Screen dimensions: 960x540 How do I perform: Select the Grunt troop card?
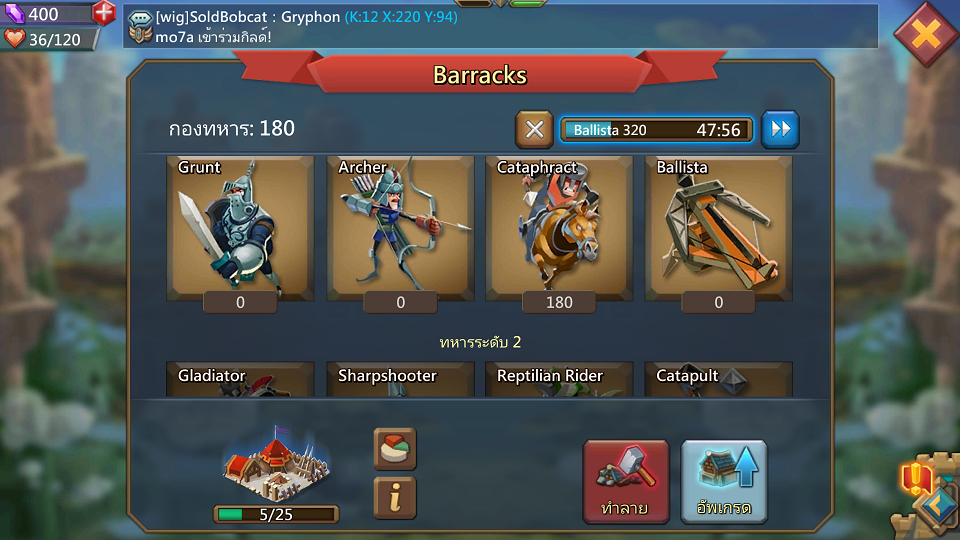(240, 228)
